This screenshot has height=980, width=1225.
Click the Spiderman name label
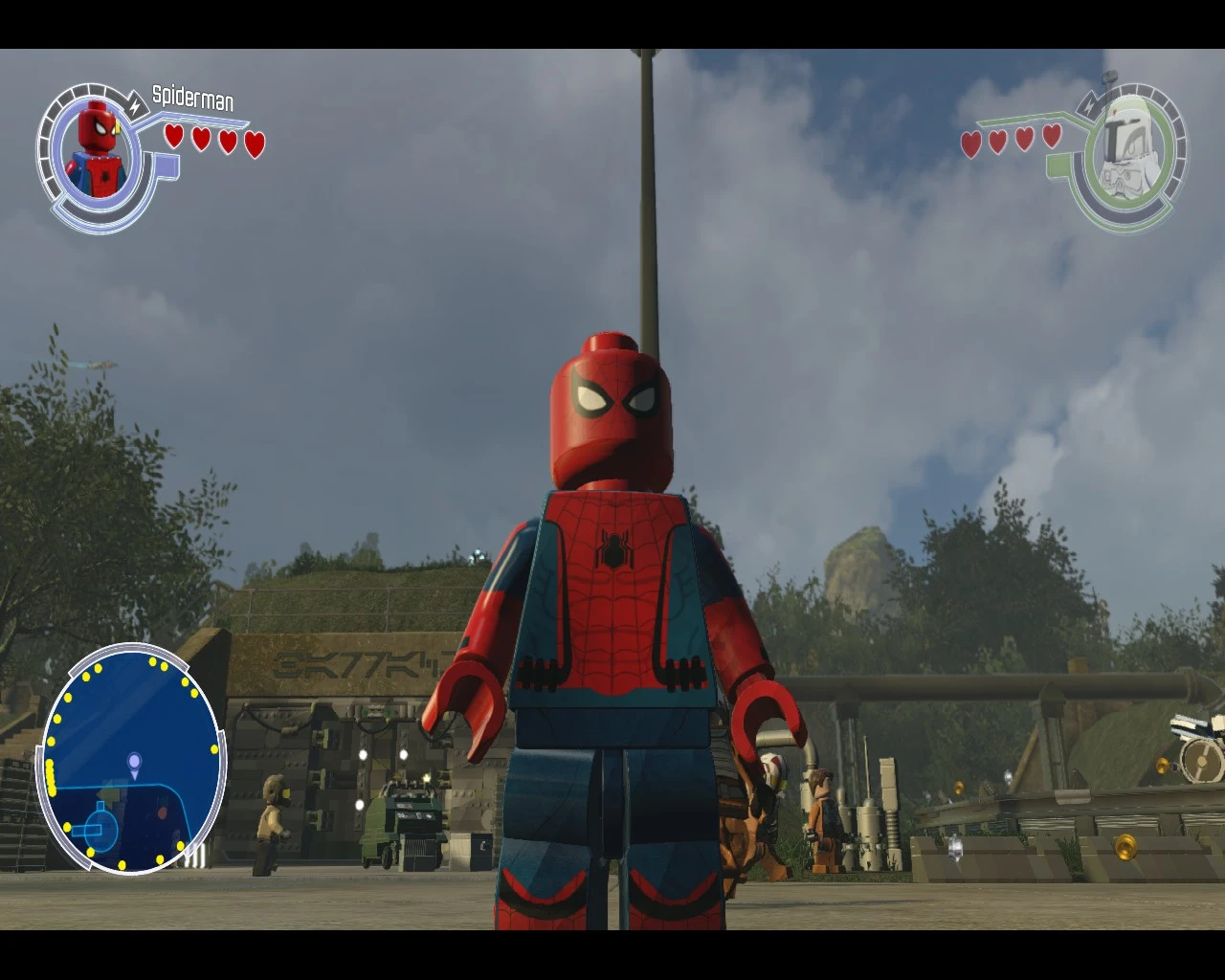[x=192, y=97]
